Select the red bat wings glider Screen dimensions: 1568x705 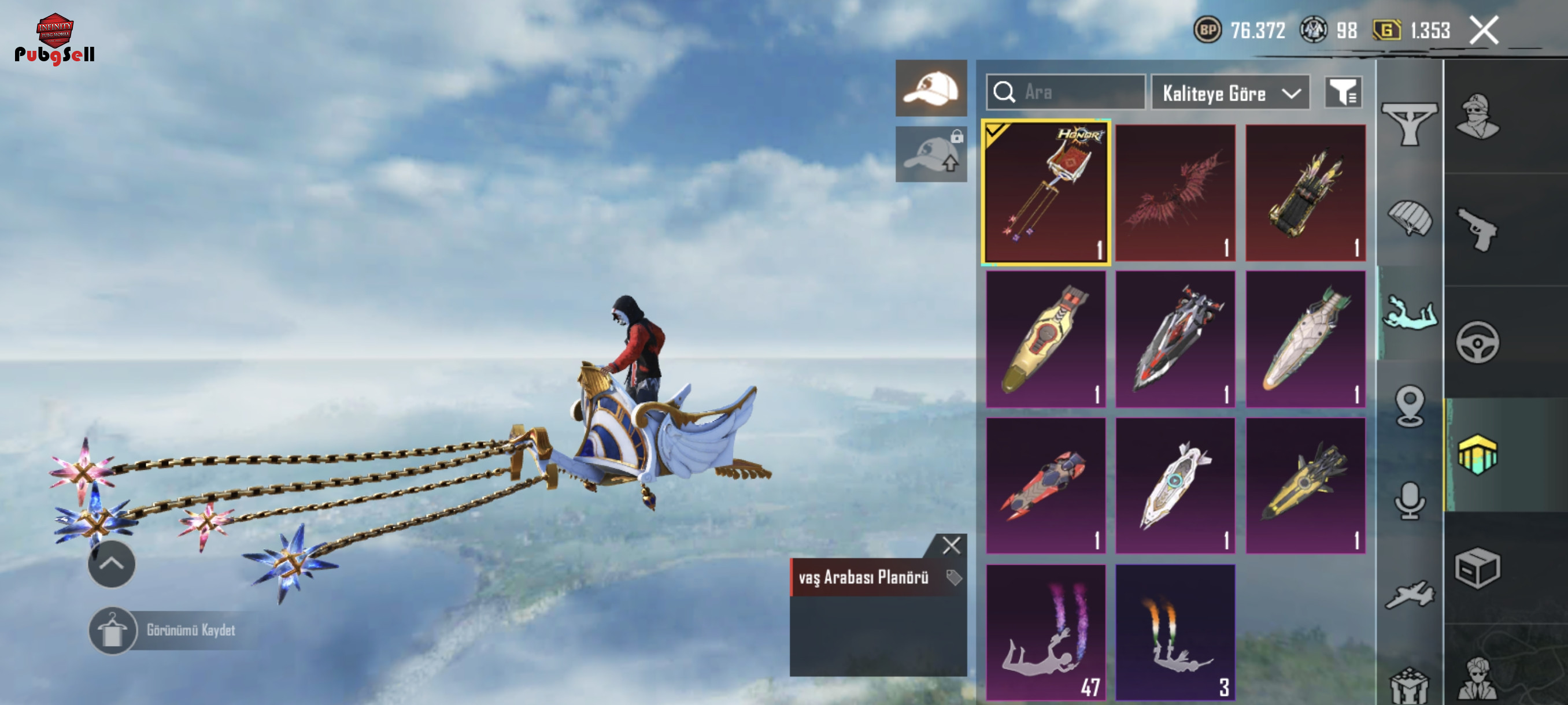1175,193
